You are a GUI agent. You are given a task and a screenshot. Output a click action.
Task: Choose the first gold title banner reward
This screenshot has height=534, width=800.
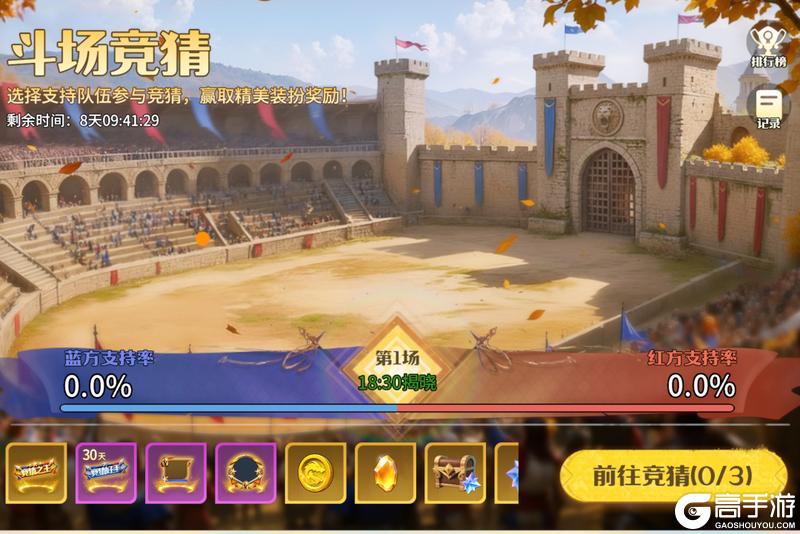point(36,473)
